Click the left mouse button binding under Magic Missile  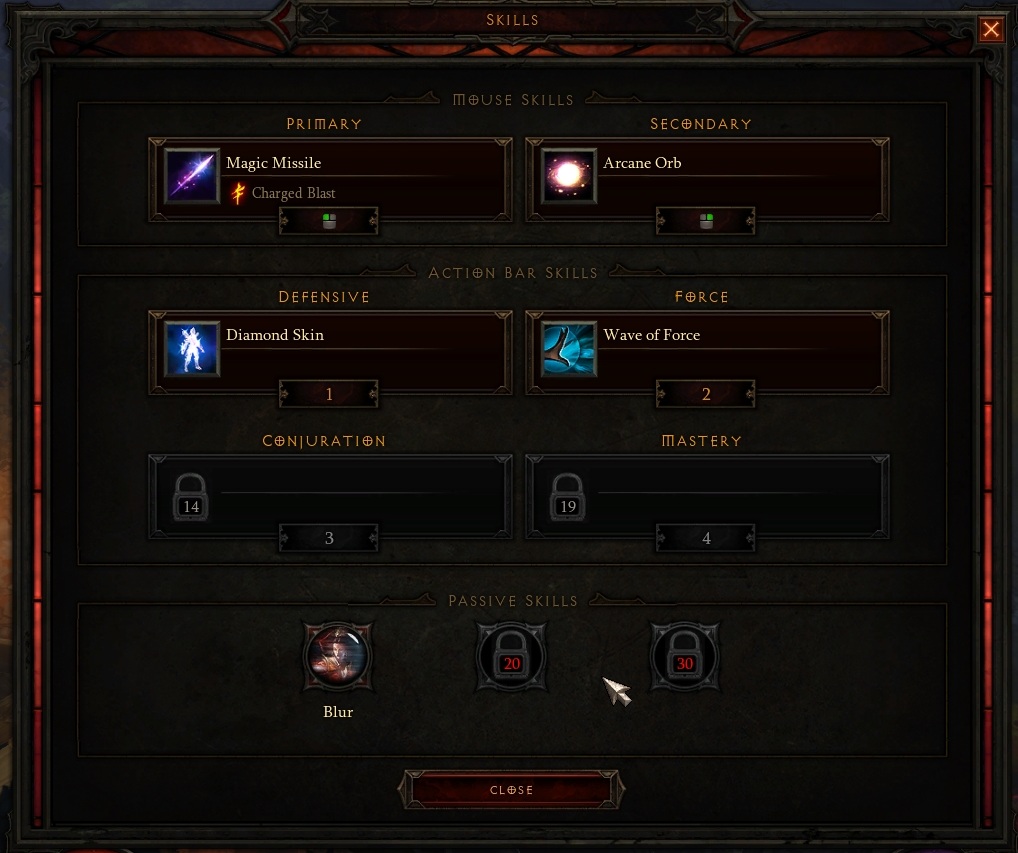tap(329, 222)
